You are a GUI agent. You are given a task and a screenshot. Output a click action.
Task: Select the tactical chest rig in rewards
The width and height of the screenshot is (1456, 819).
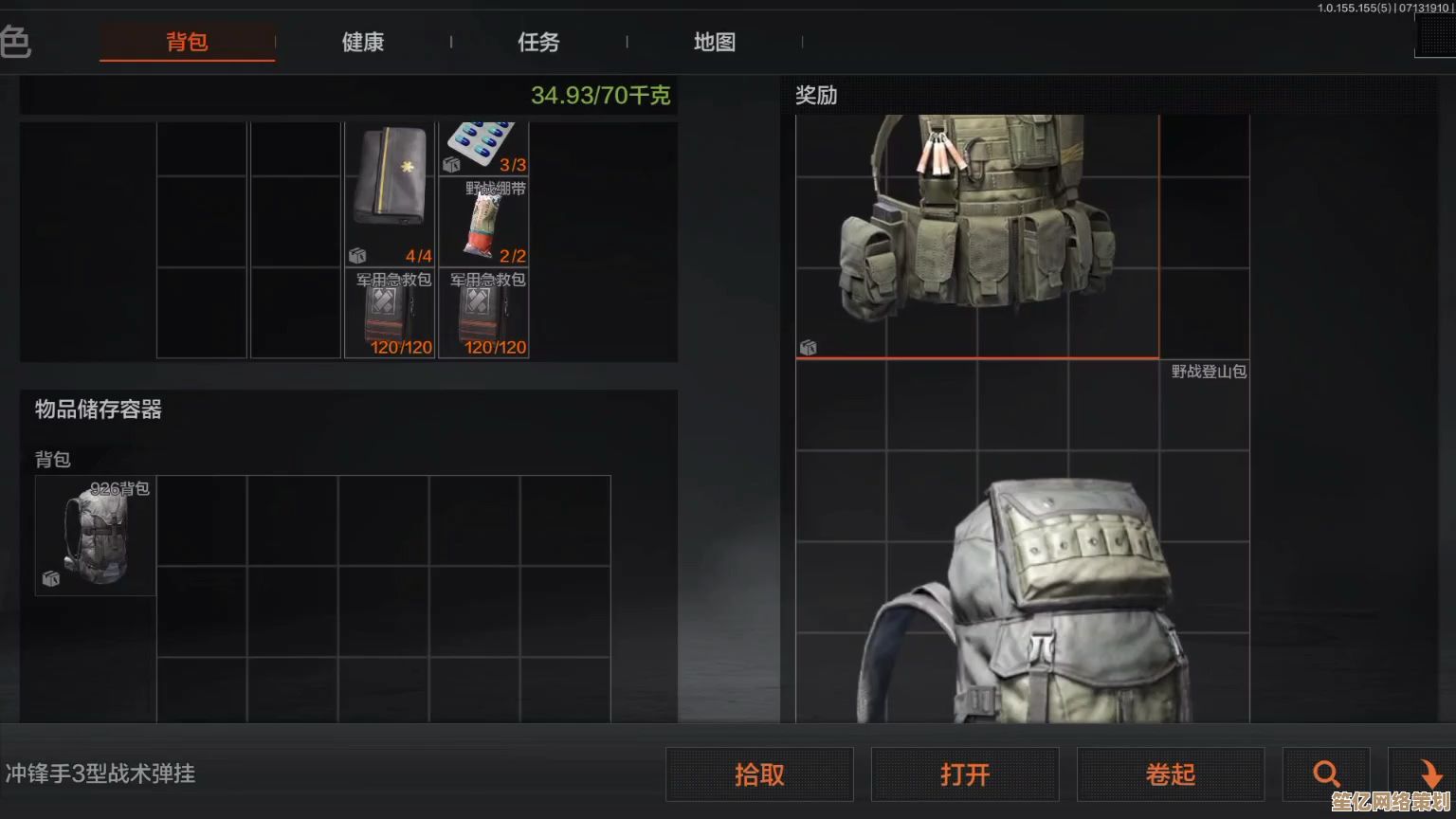[976, 237]
